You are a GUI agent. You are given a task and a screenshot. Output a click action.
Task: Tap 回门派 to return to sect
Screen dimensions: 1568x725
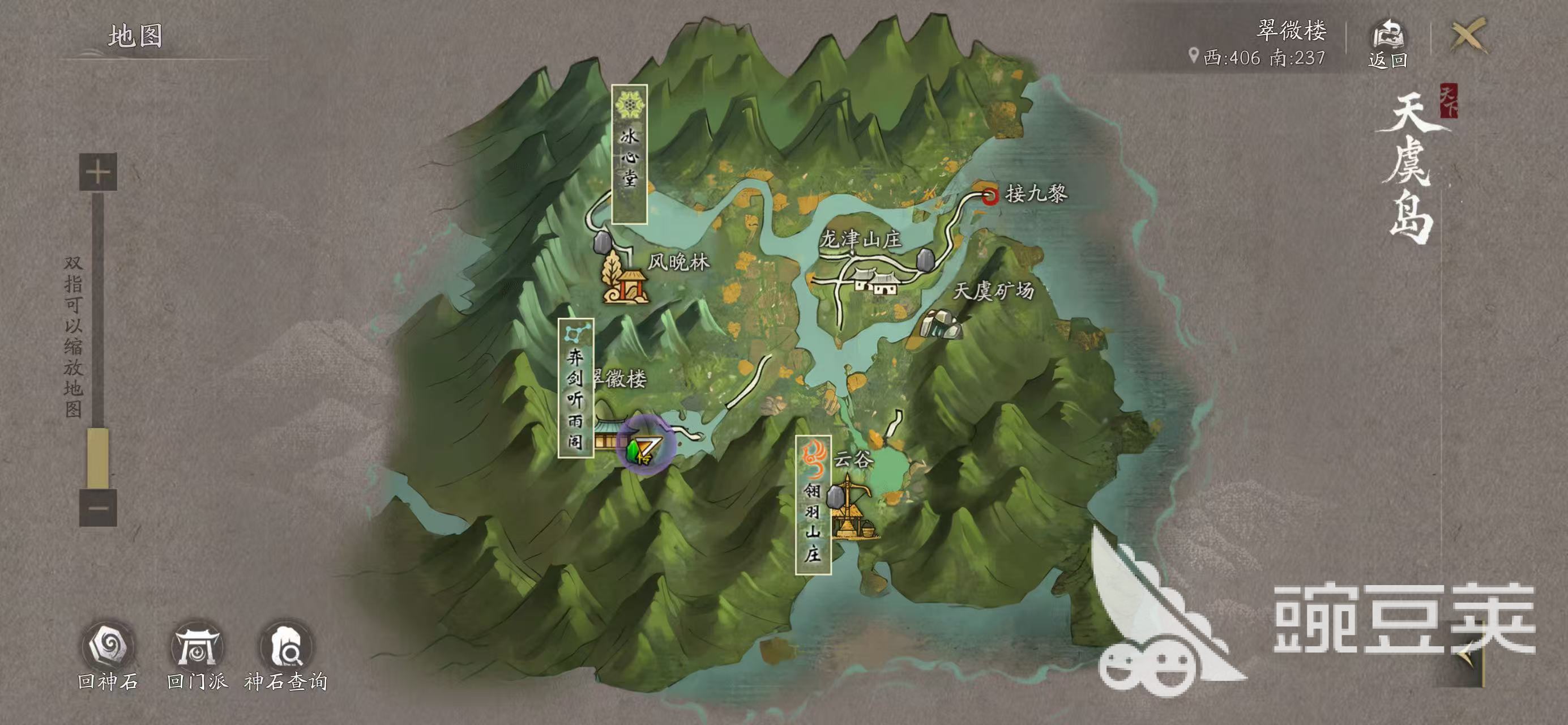point(196,646)
